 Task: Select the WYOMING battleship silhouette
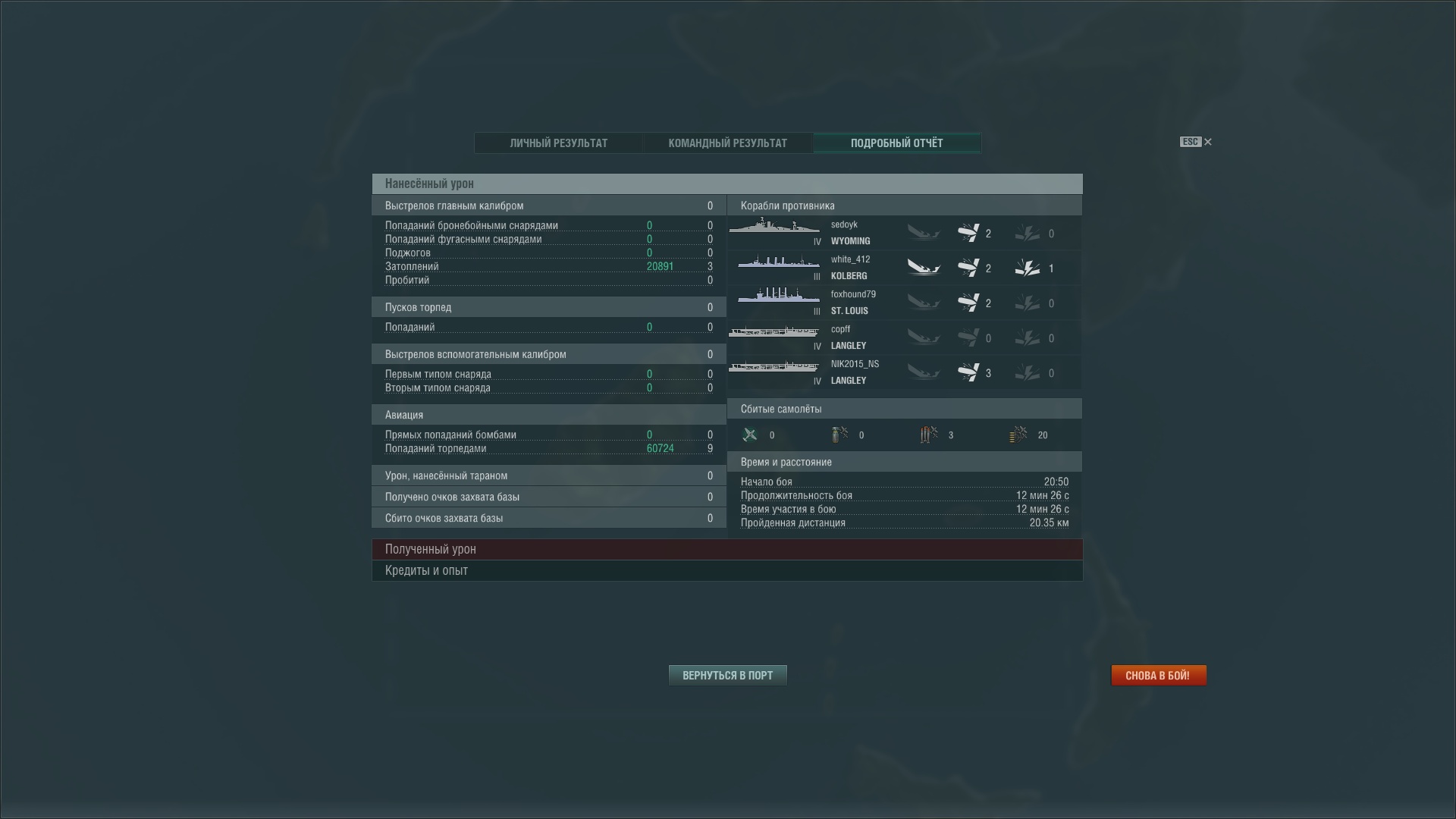[775, 227]
